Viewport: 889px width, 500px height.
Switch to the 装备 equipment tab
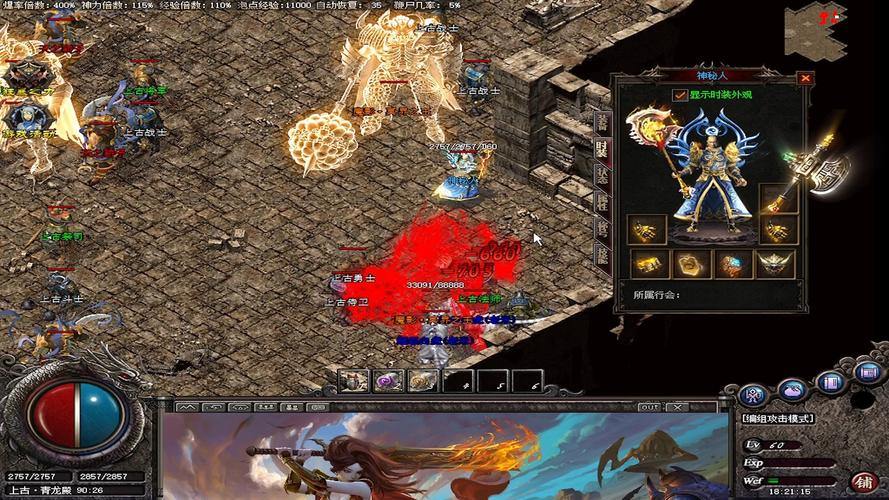tap(602, 121)
